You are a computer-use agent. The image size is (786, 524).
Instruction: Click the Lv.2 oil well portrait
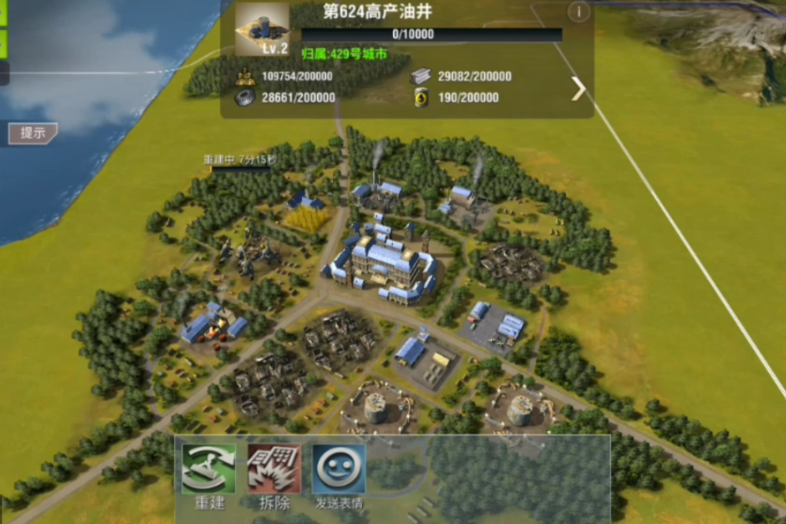click(262, 30)
